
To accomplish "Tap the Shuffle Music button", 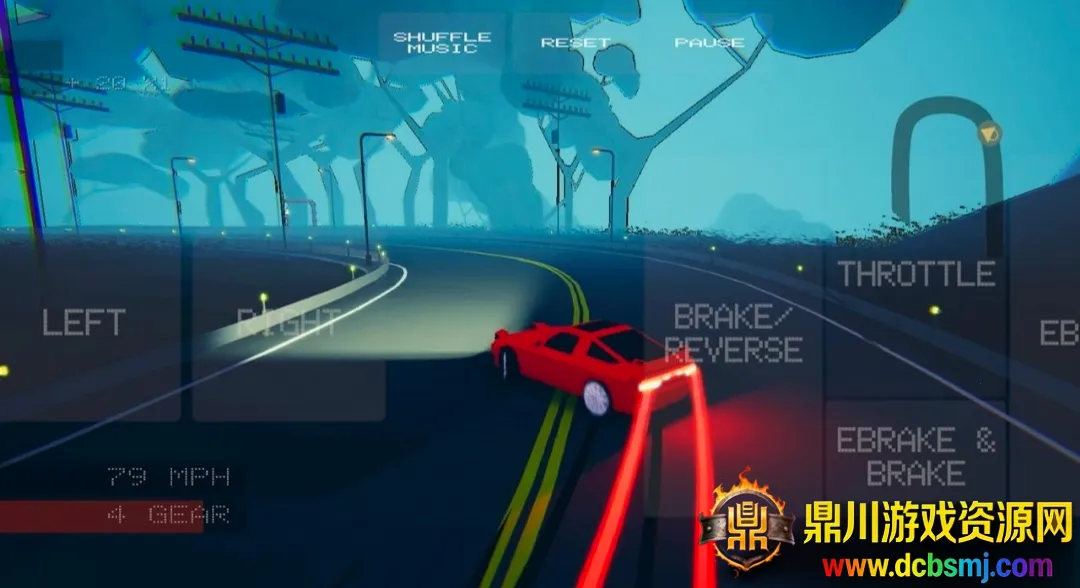I will tap(442, 43).
